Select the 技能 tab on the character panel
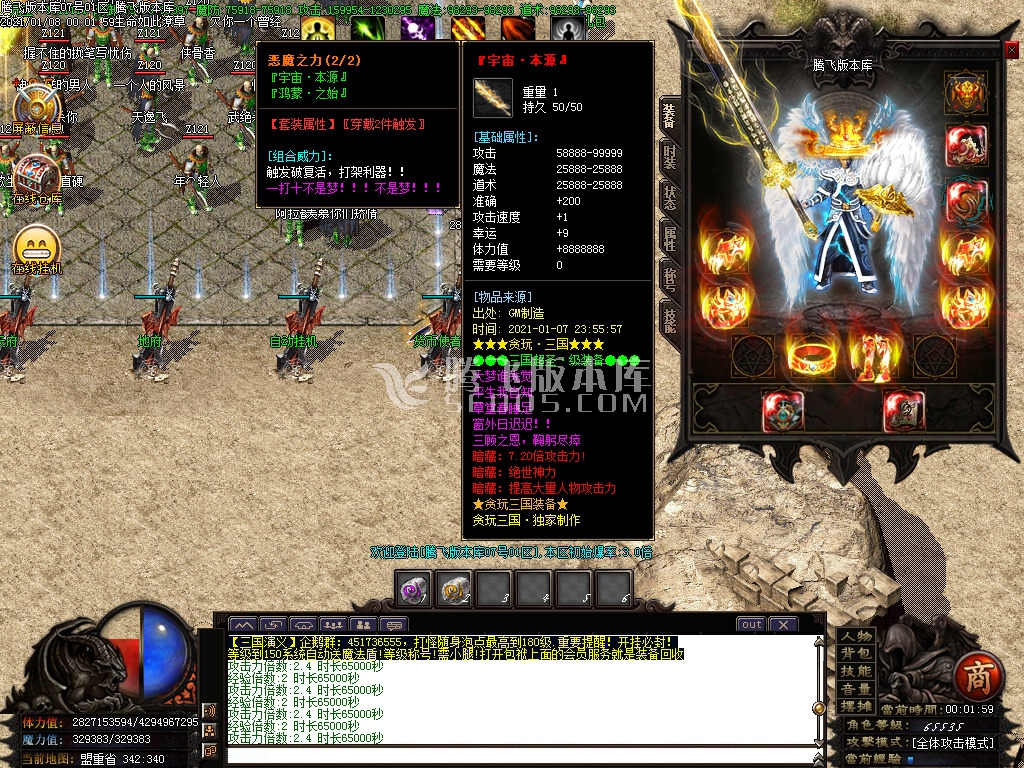The height and width of the screenshot is (768, 1024). 669,318
